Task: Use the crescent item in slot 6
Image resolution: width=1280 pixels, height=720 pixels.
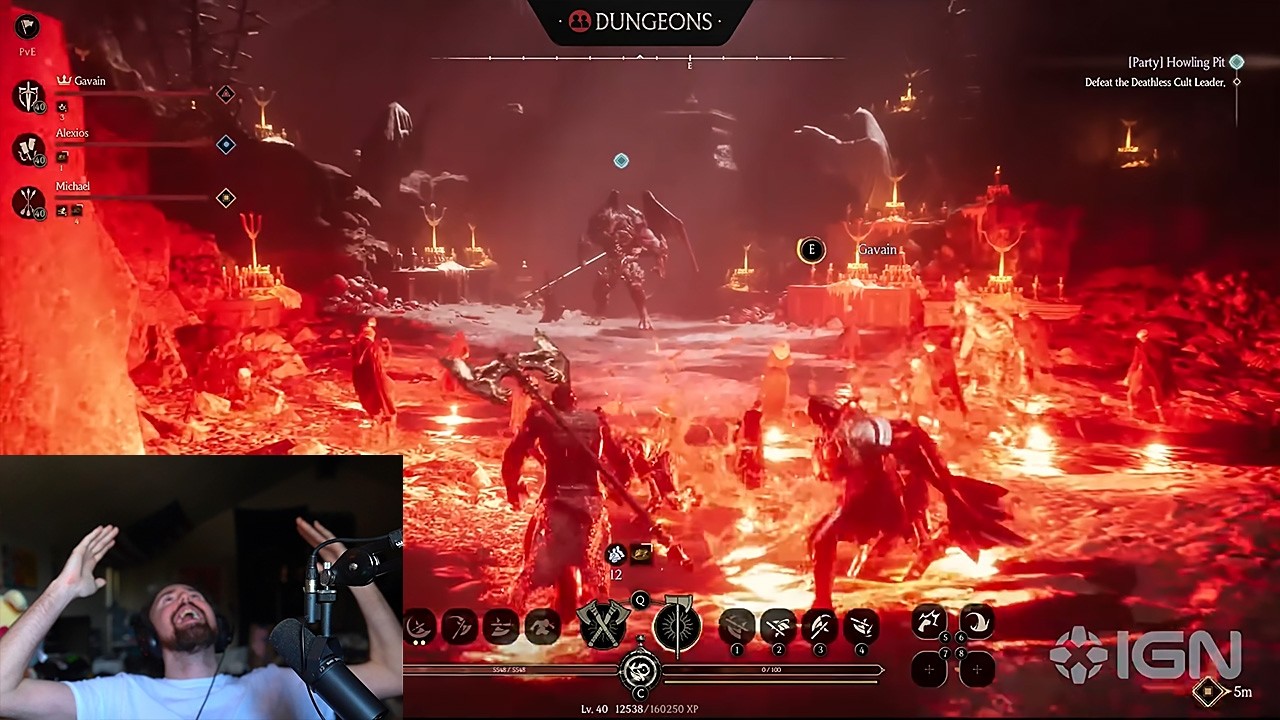Action: click(x=977, y=622)
